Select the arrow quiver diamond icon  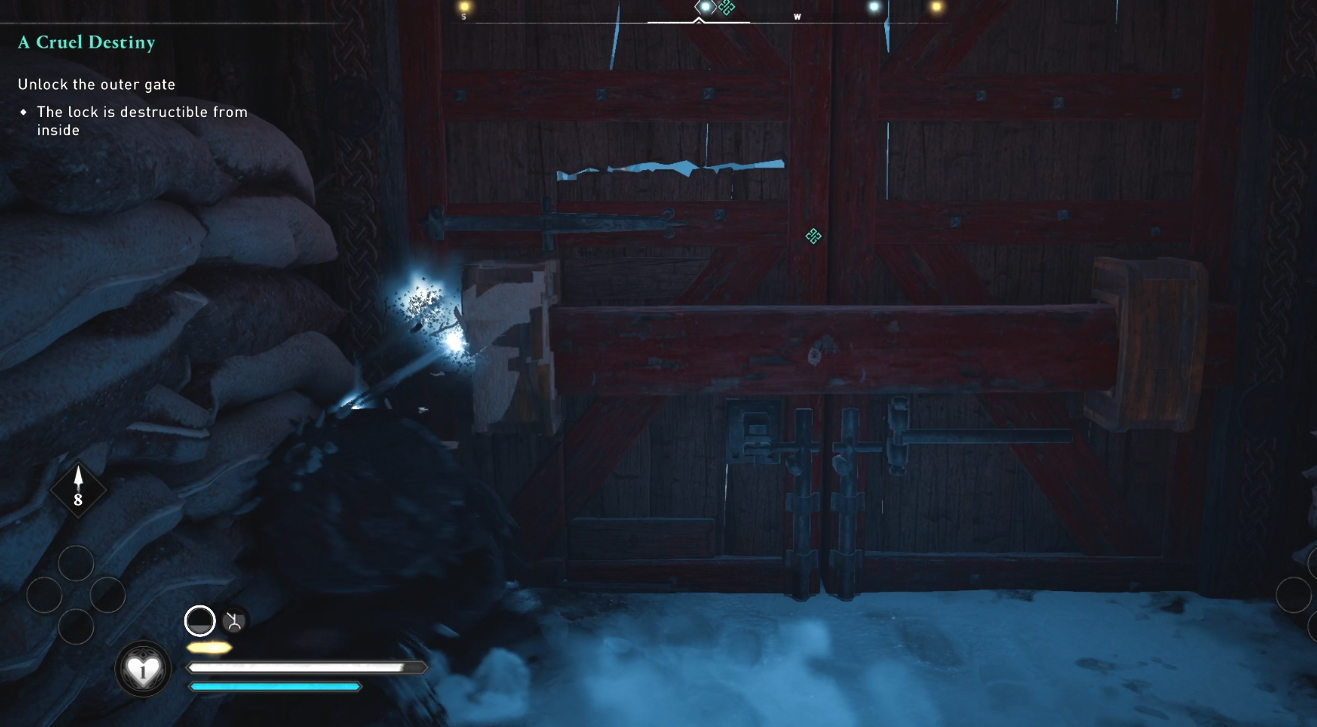[x=78, y=490]
